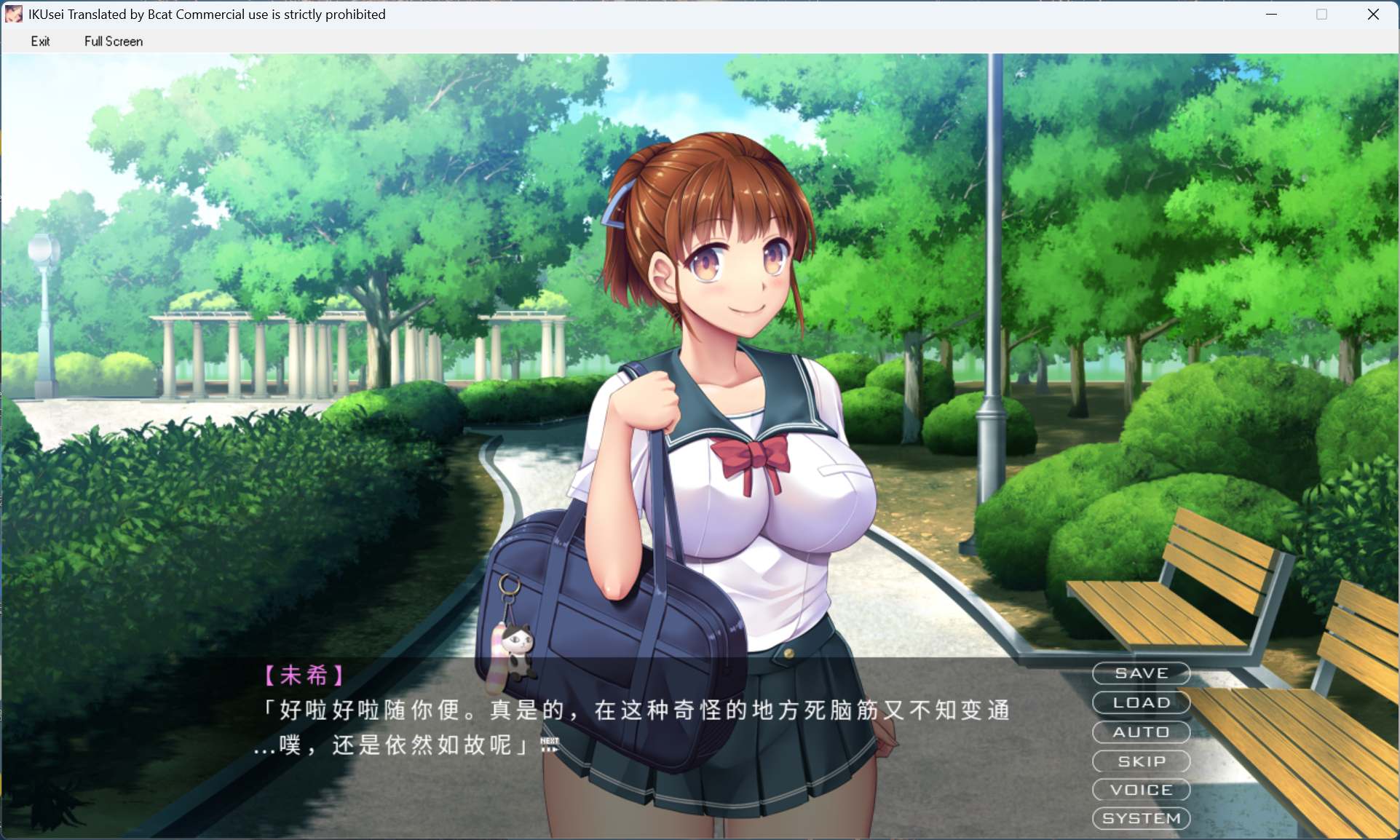
Task: Toggle the VOICE playback option
Action: point(1140,790)
